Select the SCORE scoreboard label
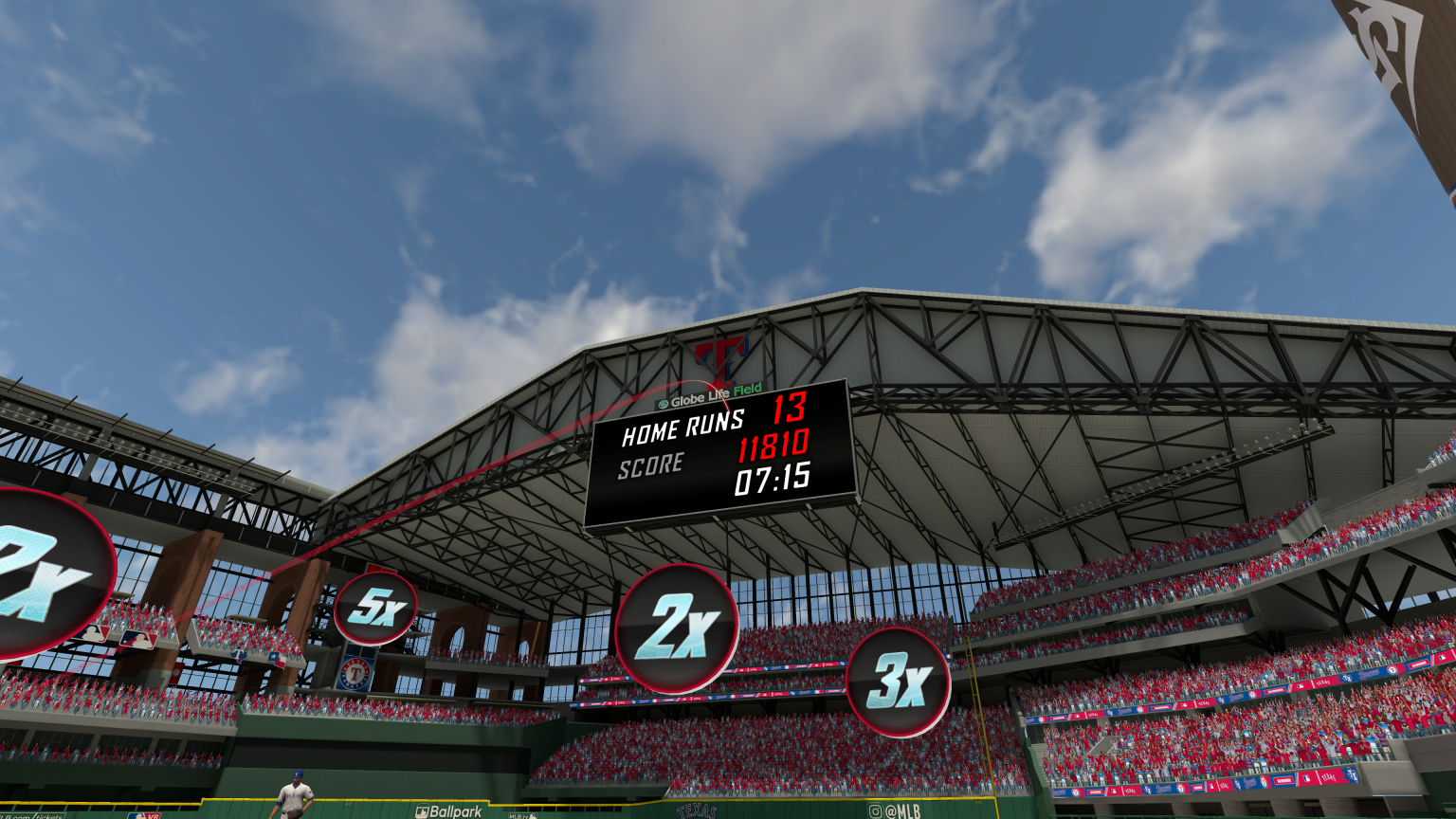Image resolution: width=1456 pixels, height=819 pixels. click(x=652, y=464)
